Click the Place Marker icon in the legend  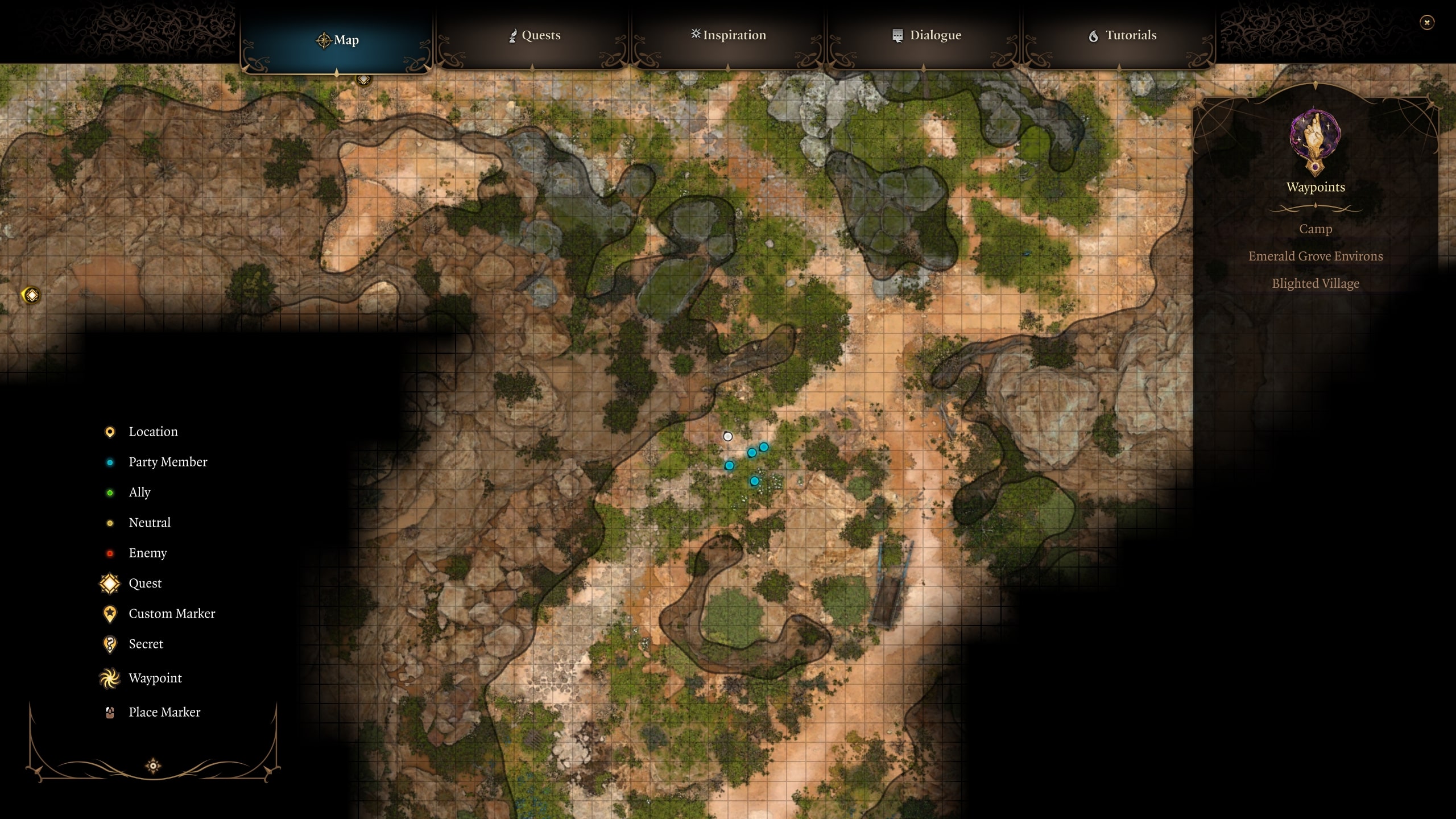coord(109,712)
